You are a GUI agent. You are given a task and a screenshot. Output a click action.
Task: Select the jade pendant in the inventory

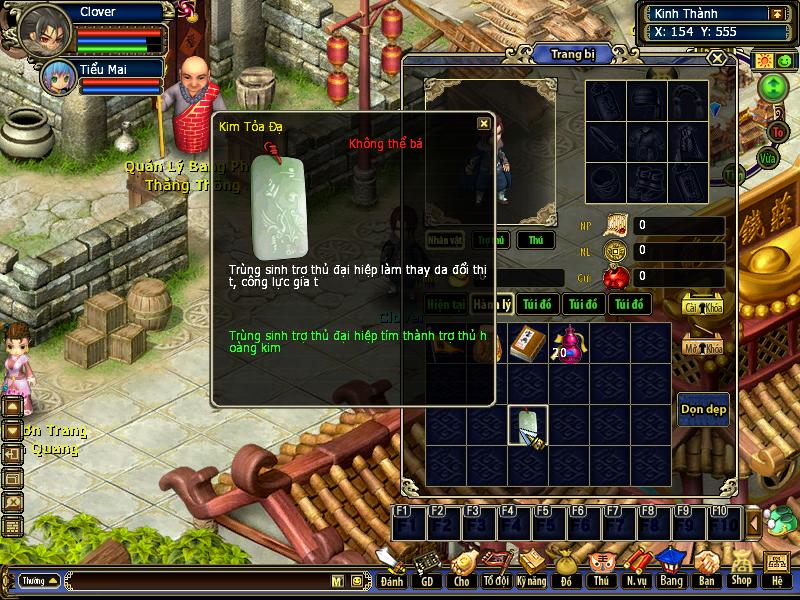pyautogui.click(x=528, y=425)
